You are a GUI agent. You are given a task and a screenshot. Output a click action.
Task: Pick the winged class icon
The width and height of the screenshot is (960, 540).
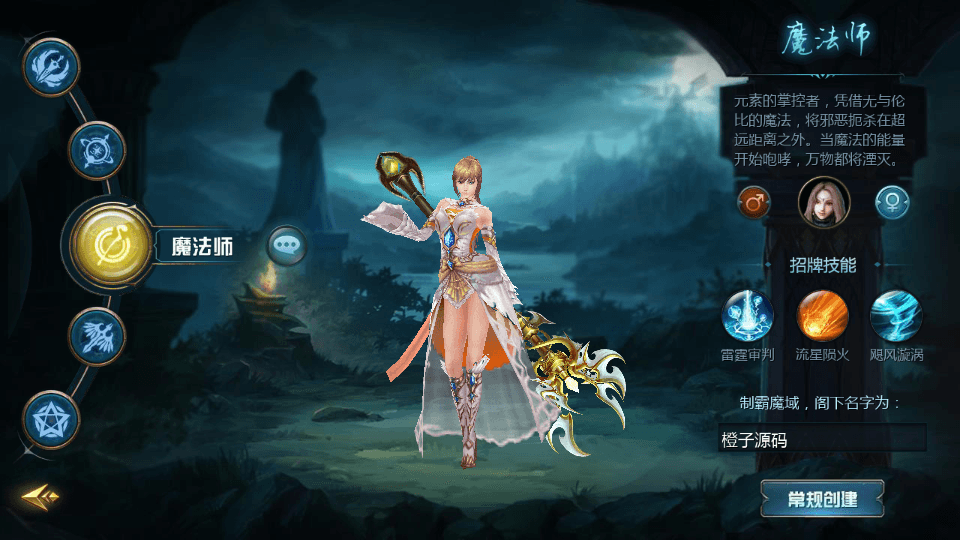(97, 337)
